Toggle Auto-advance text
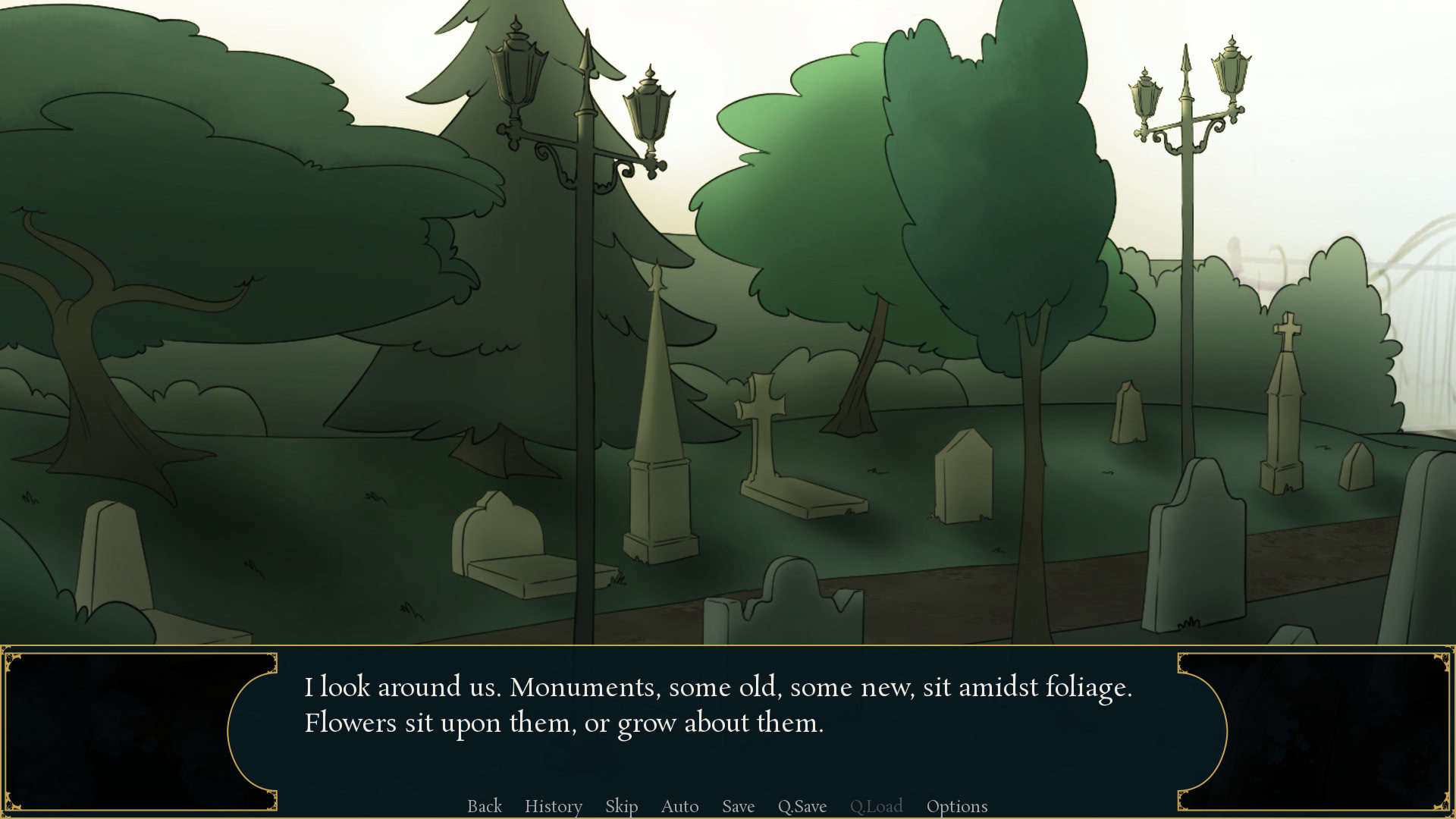 [x=679, y=806]
